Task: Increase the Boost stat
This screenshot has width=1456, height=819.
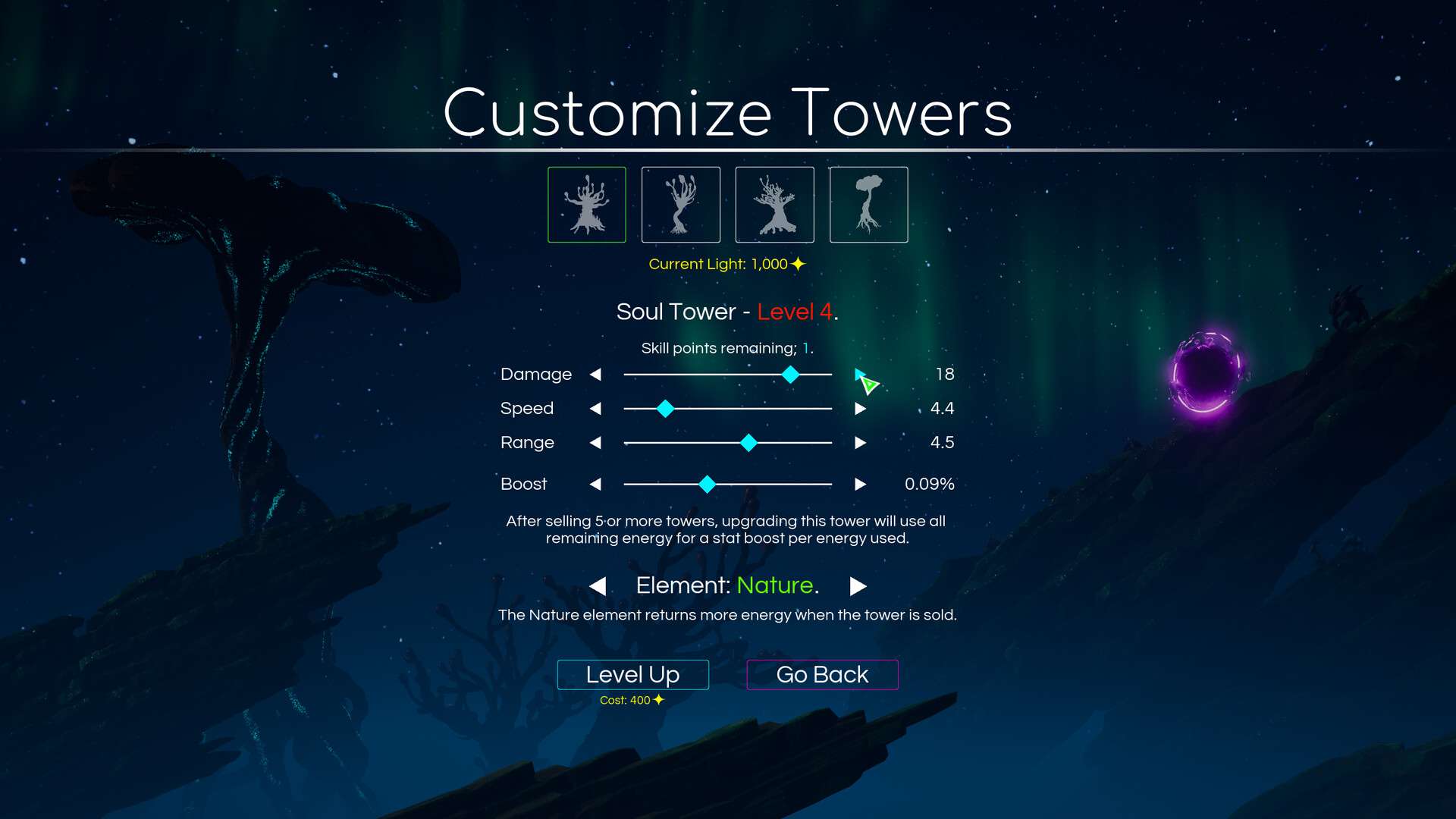Action: [x=860, y=484]
